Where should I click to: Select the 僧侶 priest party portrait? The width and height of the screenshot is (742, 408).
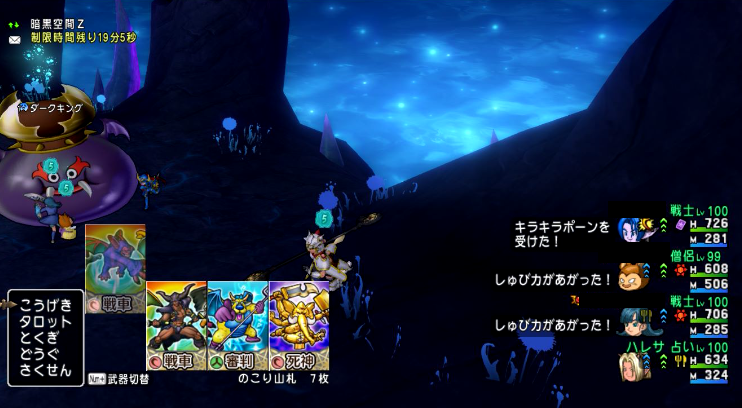pos(632,275)
